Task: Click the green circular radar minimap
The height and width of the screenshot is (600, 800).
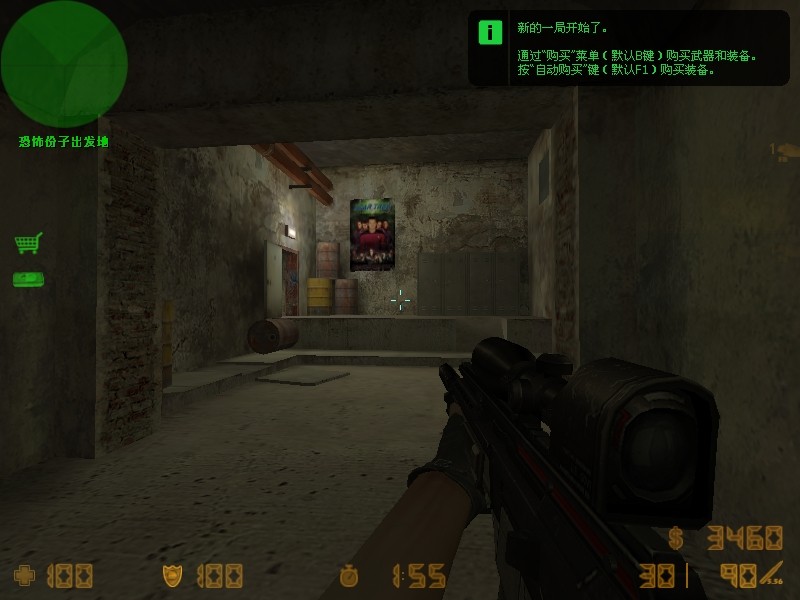Action: 64,64
